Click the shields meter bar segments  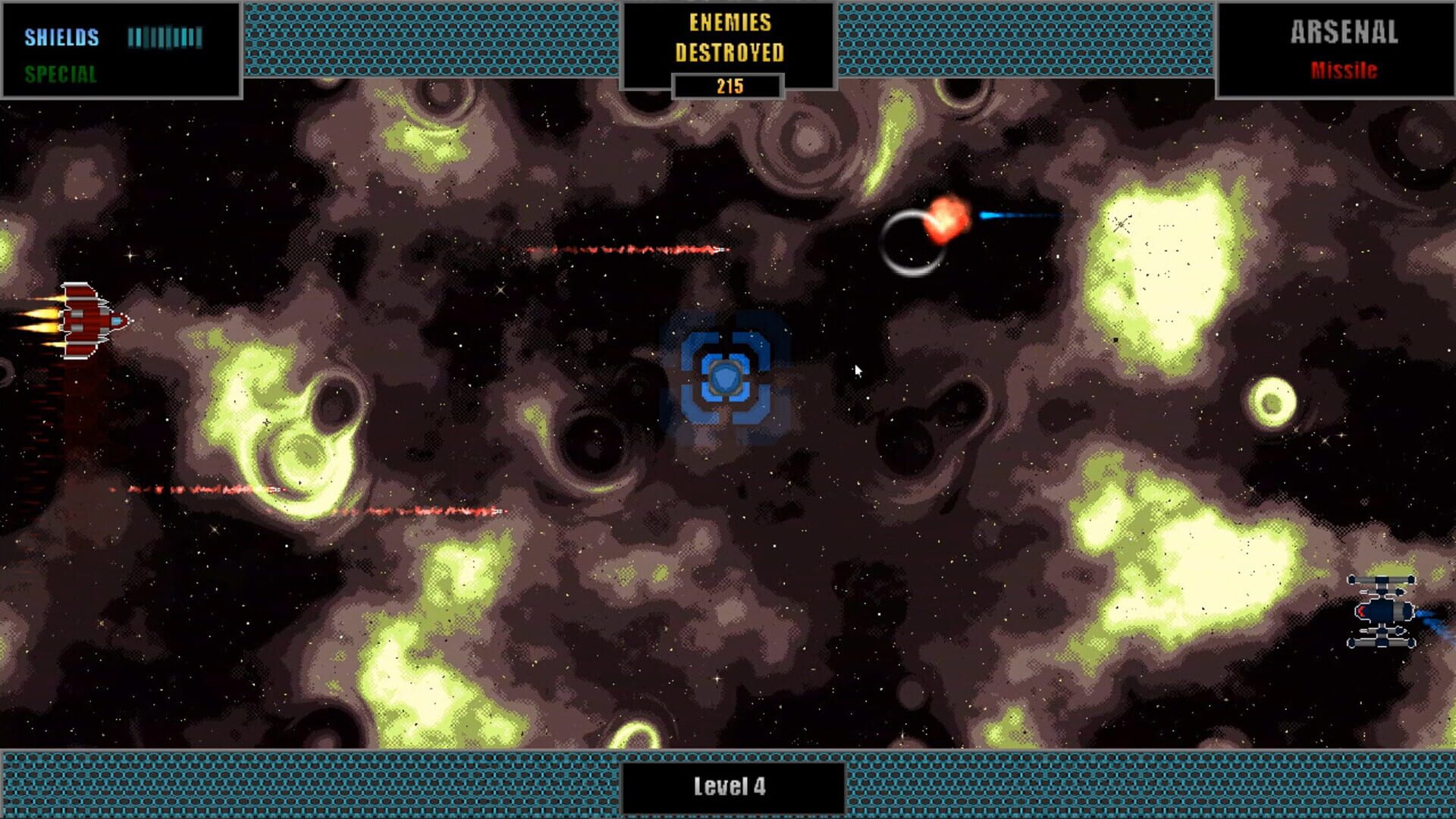tap(165, 34)
